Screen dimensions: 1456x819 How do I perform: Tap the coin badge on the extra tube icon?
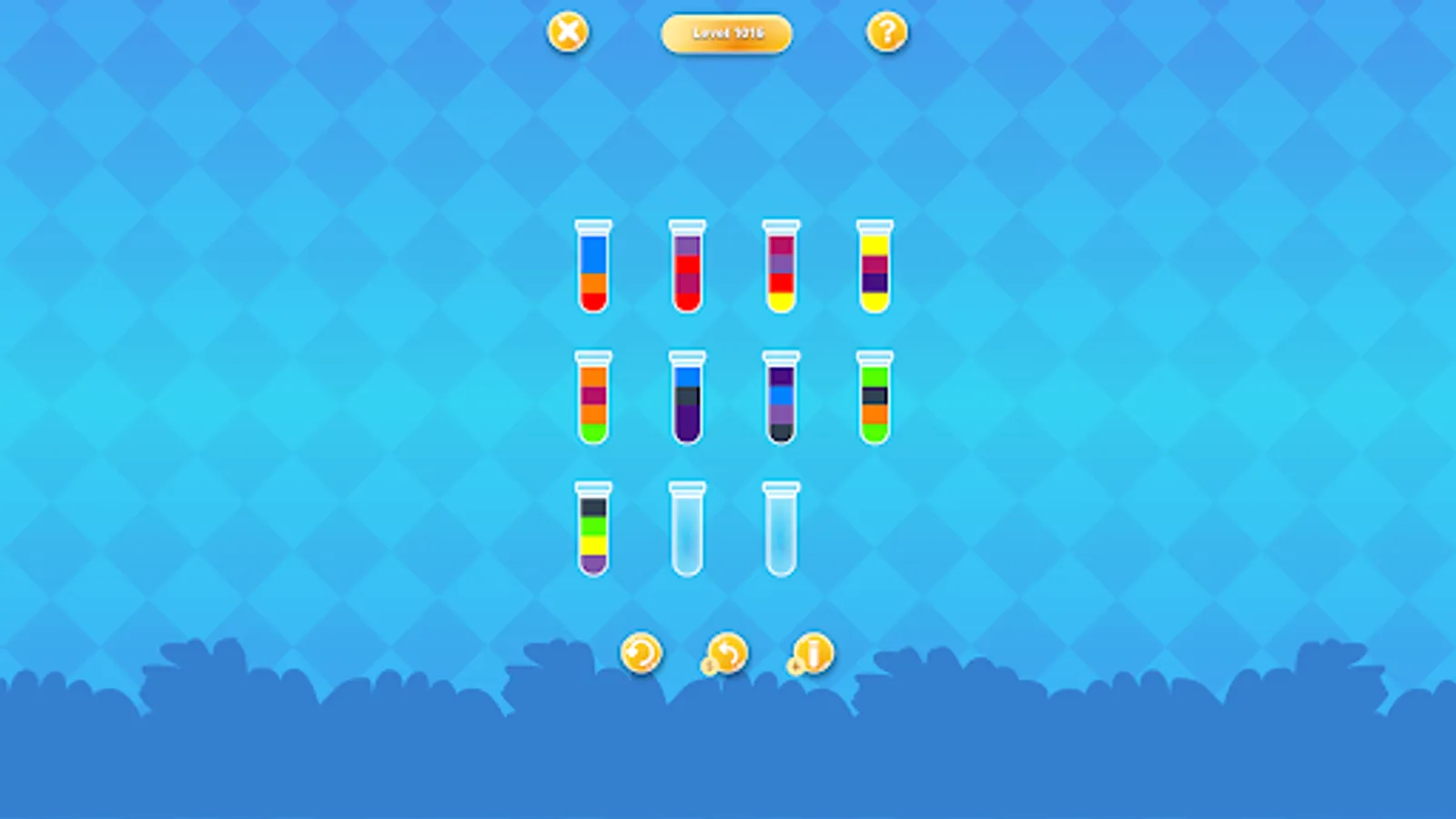click(x=794, y=665)
